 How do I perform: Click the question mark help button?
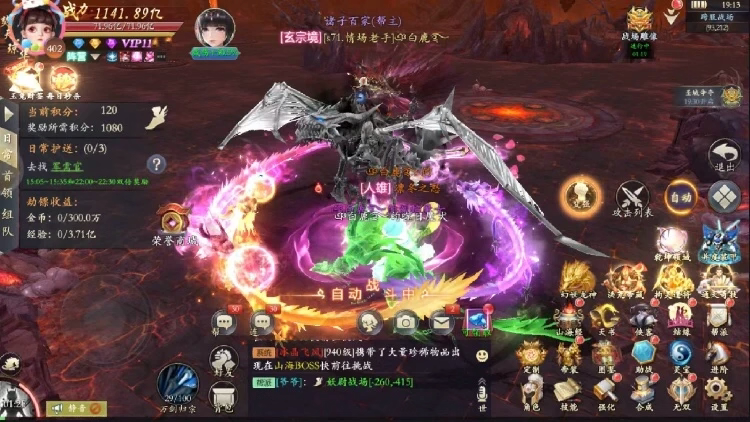pos(156,164)
